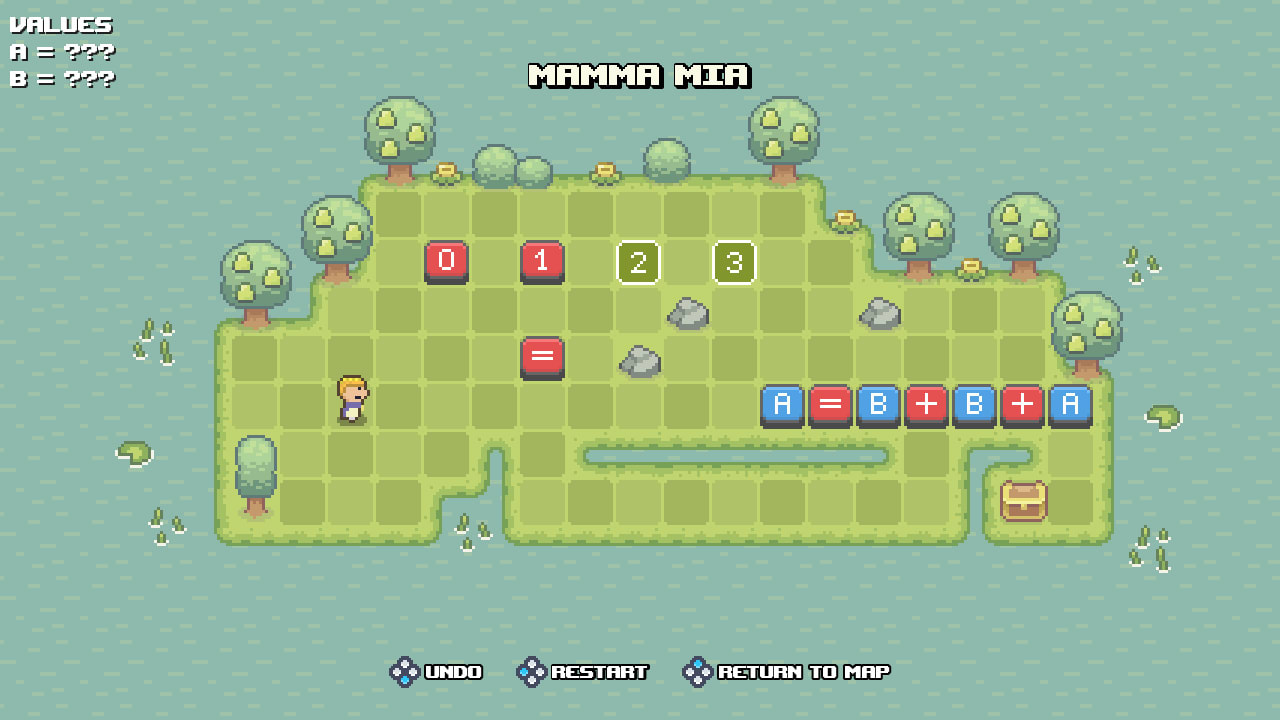Click the title MAMMA MIA
Screen dimensions: 1280x720
[x=640, y=76]
